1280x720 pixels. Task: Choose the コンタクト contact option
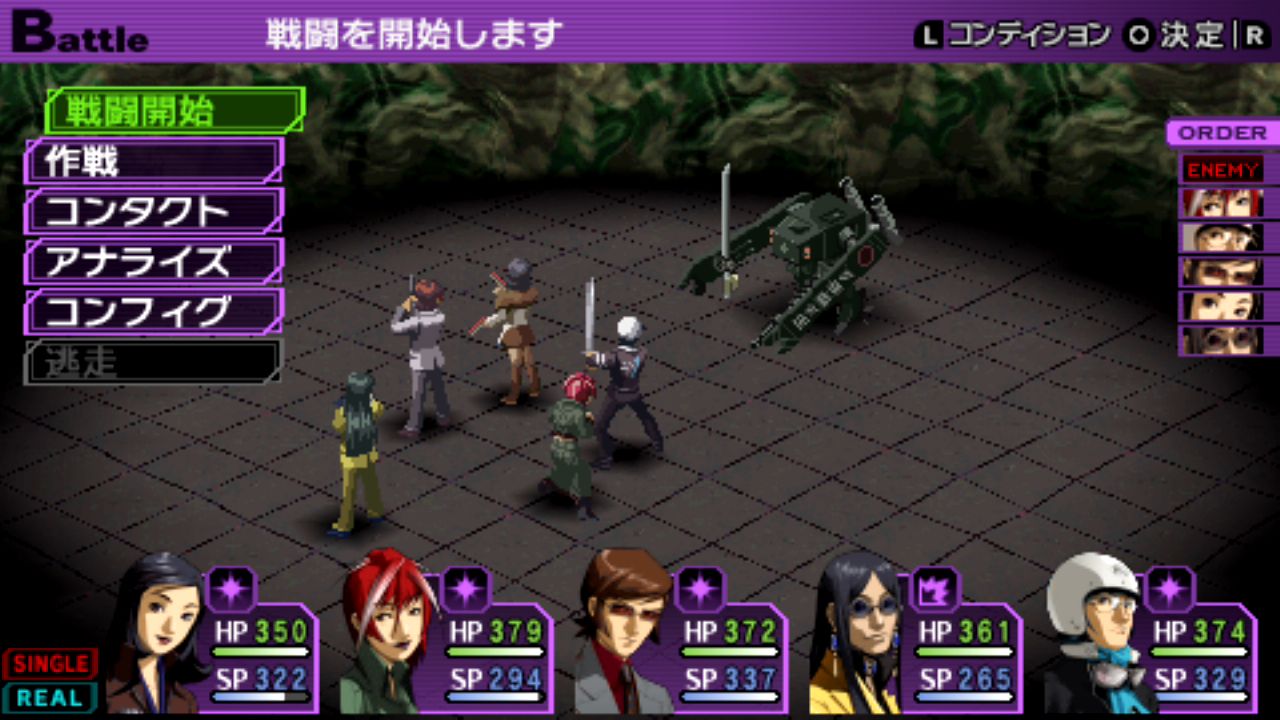click(153, 211)
